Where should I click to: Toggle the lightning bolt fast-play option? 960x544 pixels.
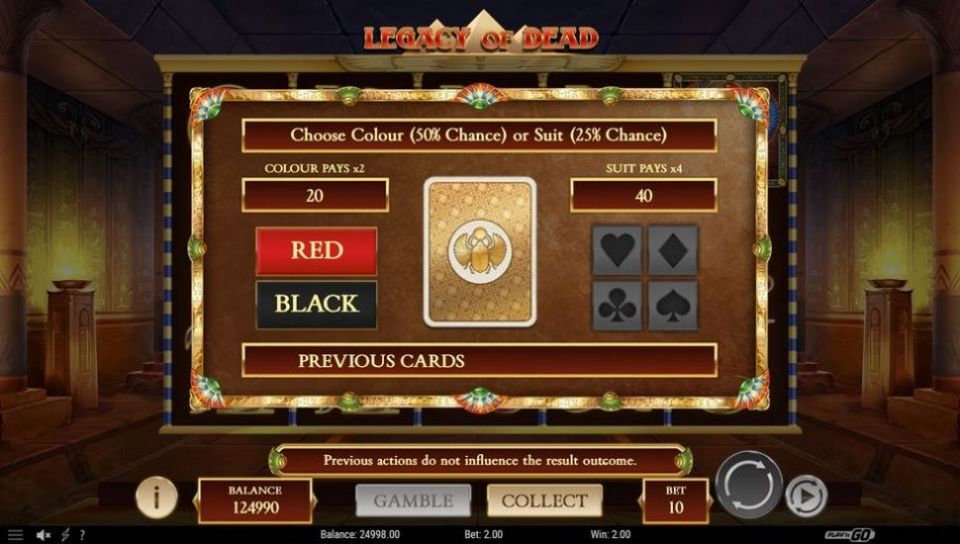pyautogui.click(x=65, y=535)
